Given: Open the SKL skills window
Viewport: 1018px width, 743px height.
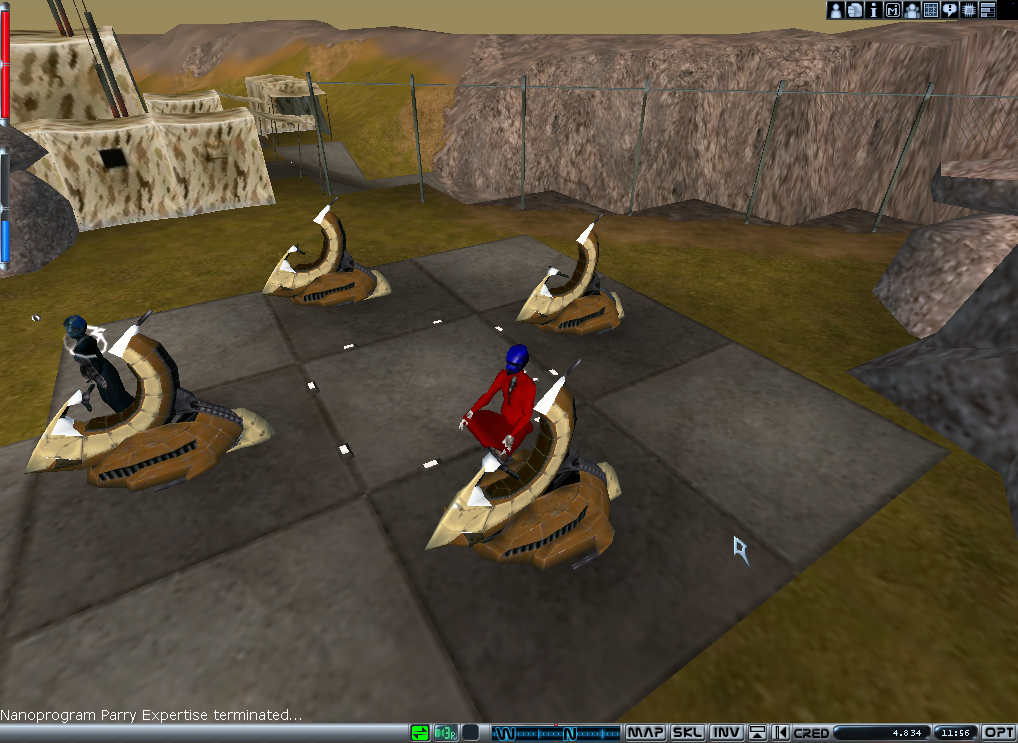Looking at the screenshot, I should click(687, 733).
